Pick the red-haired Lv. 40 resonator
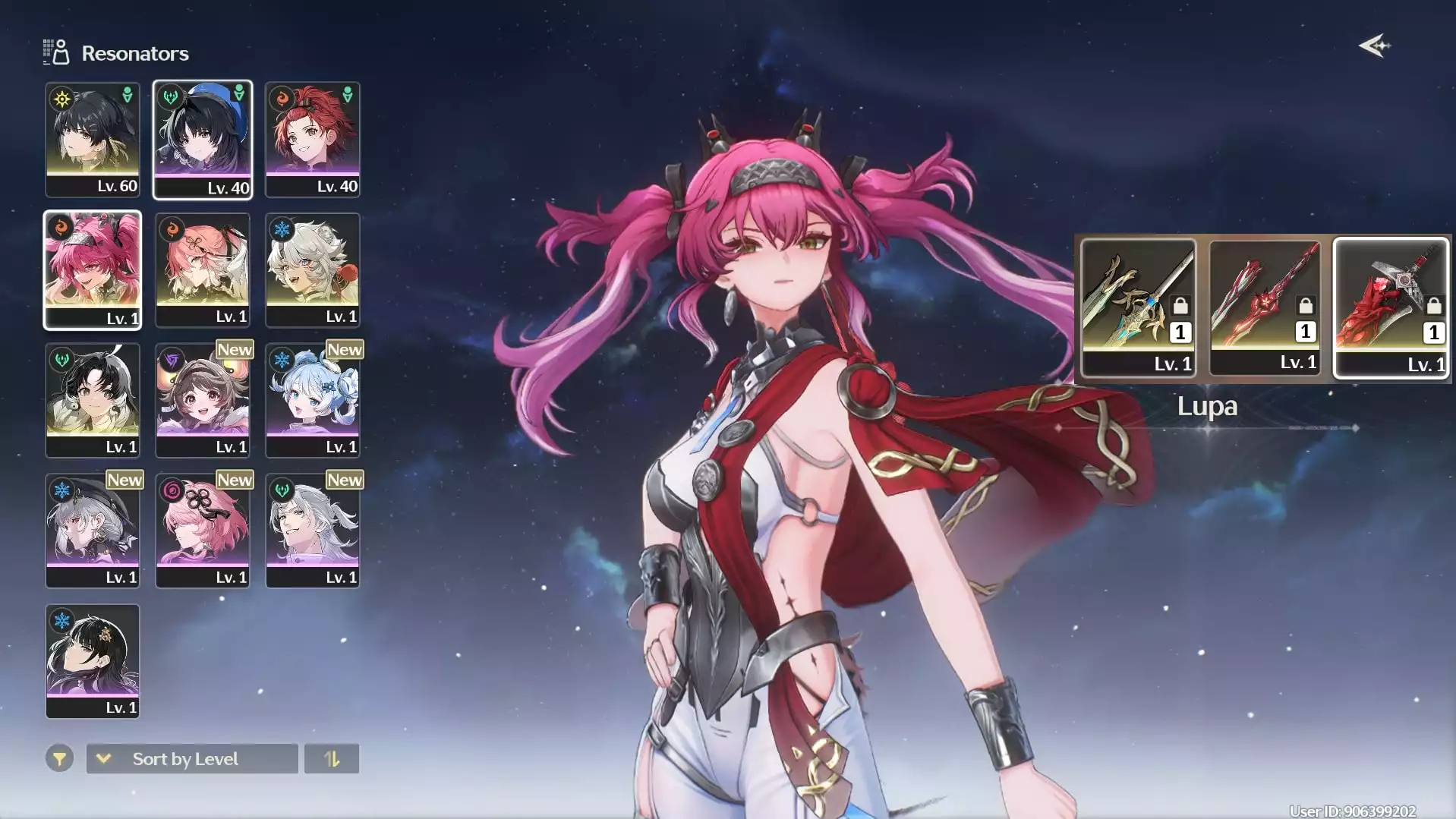The image size is (1456, 819). 313,140
